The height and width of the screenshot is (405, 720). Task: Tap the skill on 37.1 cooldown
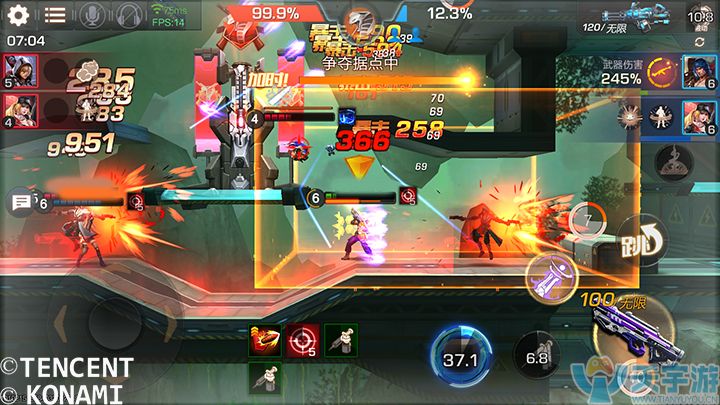(460, 355)
